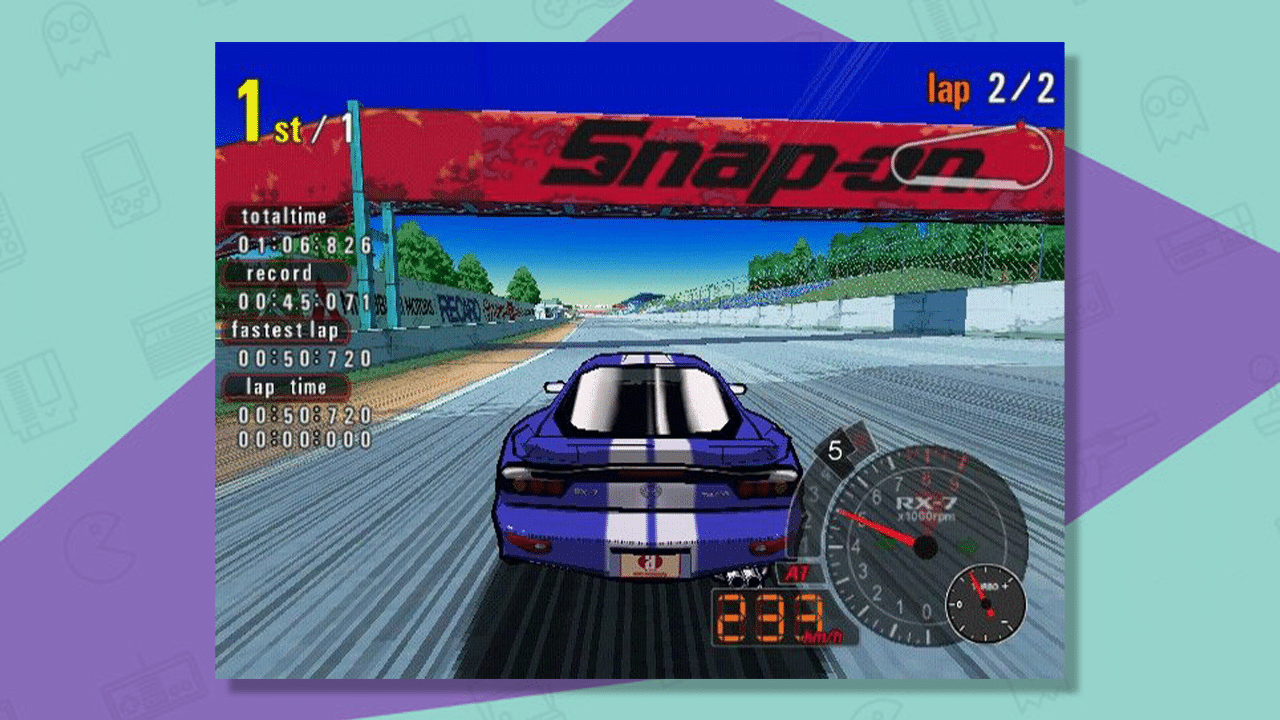This screenshot has height=720, width=1280.
Task: Click the red tachometer needle
Action: coord(880,527)
